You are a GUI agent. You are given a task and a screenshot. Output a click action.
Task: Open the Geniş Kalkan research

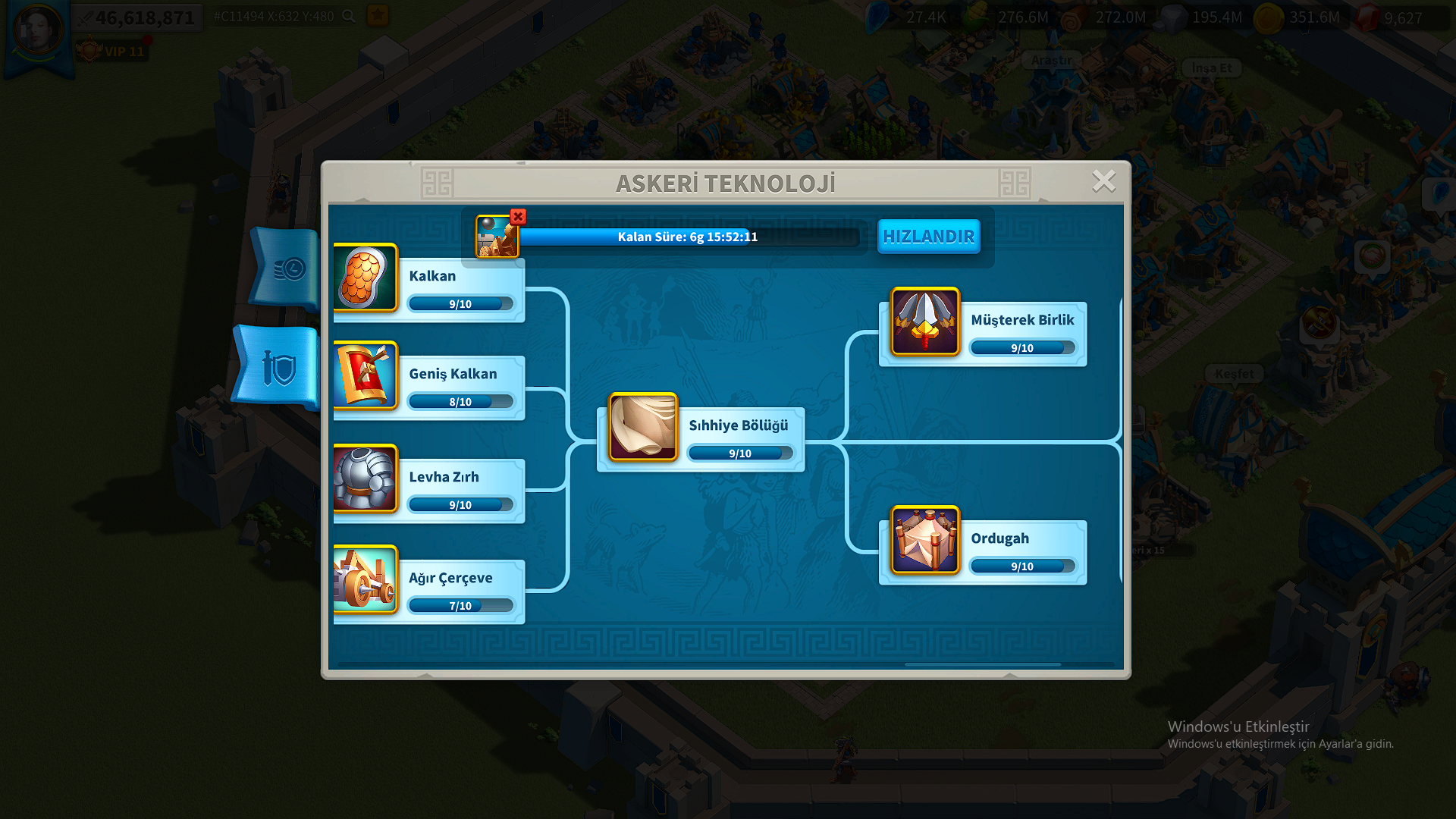[x=366, y=379]
